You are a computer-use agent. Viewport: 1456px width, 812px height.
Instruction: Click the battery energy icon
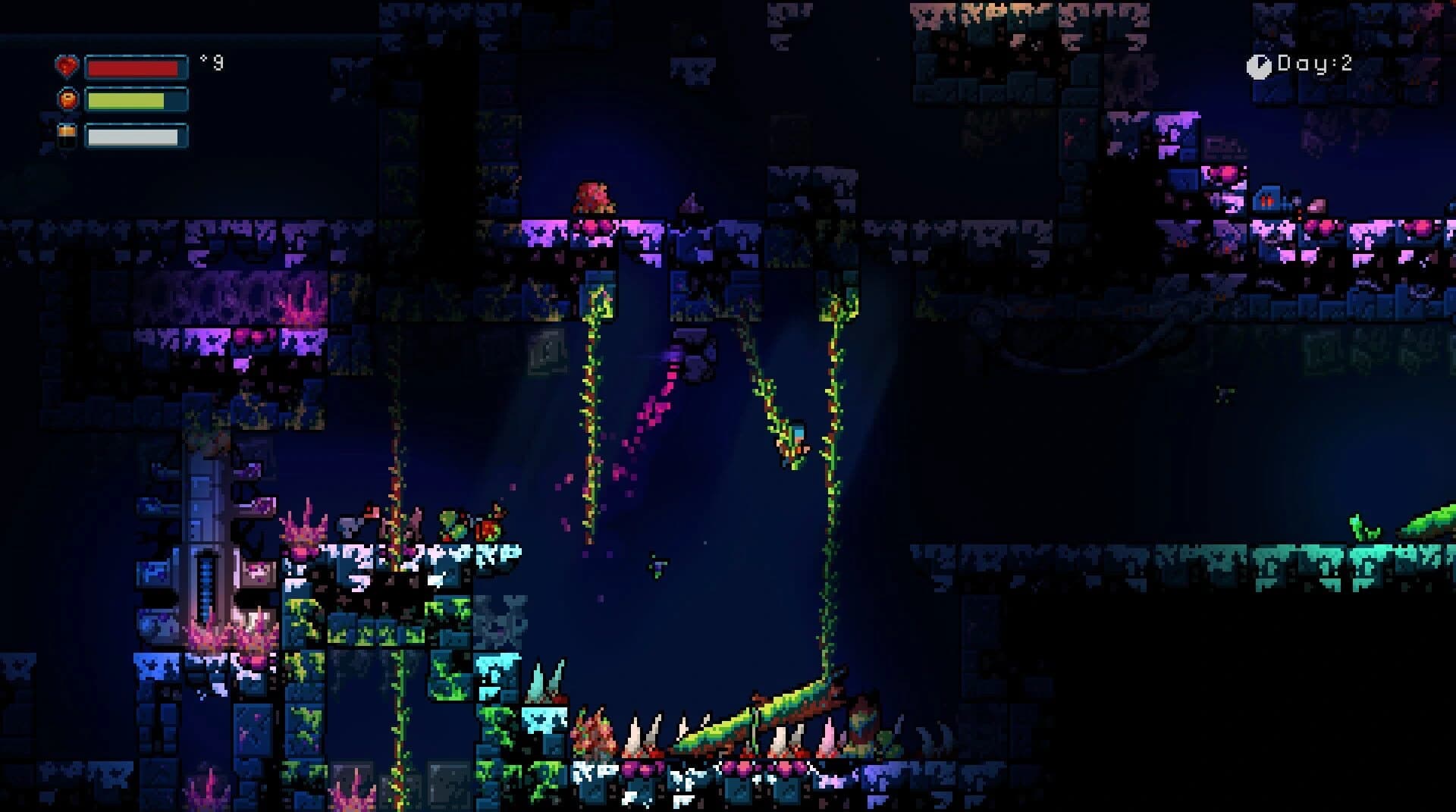pyautogui.click(x=67, y=136)
